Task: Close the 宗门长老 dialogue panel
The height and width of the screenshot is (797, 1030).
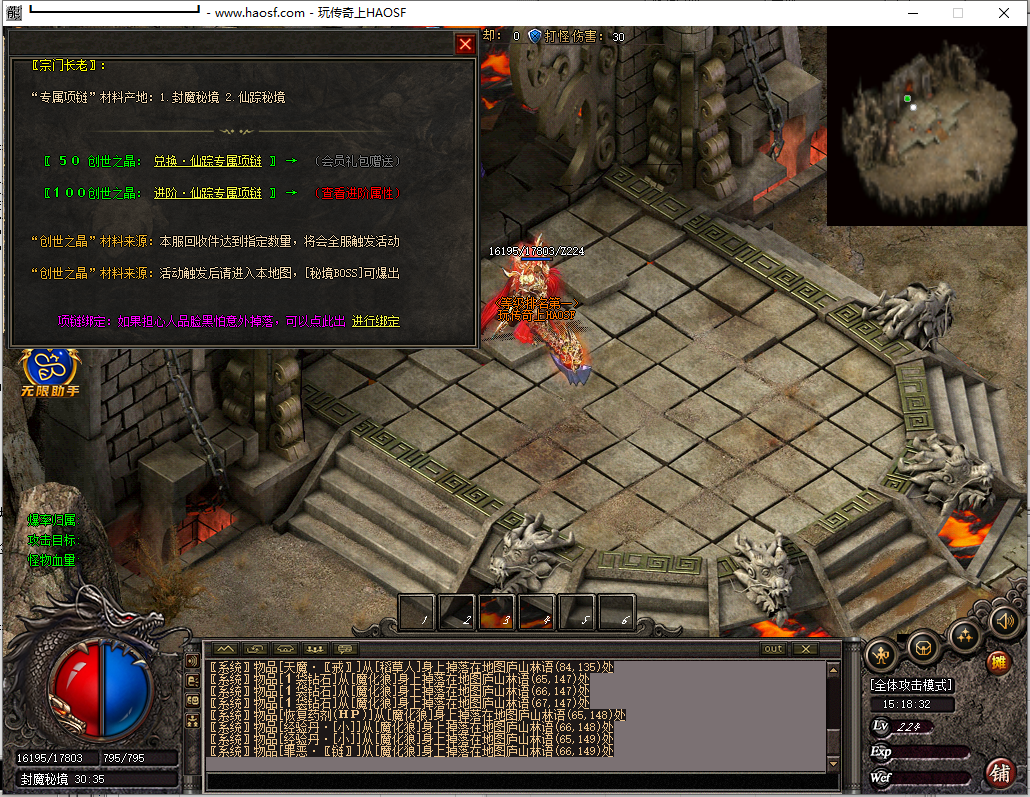Action: point(465,44)
